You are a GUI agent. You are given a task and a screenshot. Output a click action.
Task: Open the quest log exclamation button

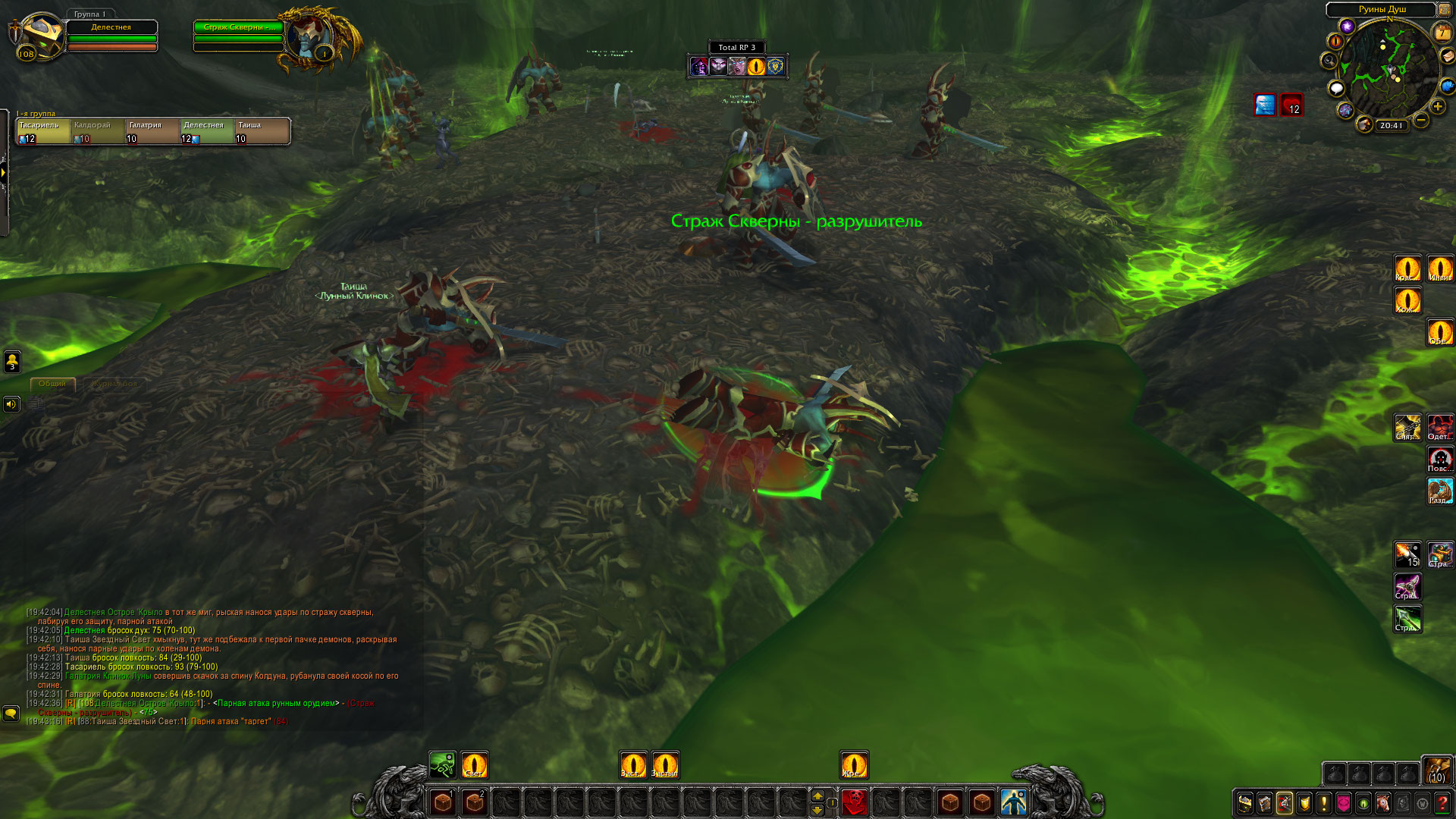1324,802
